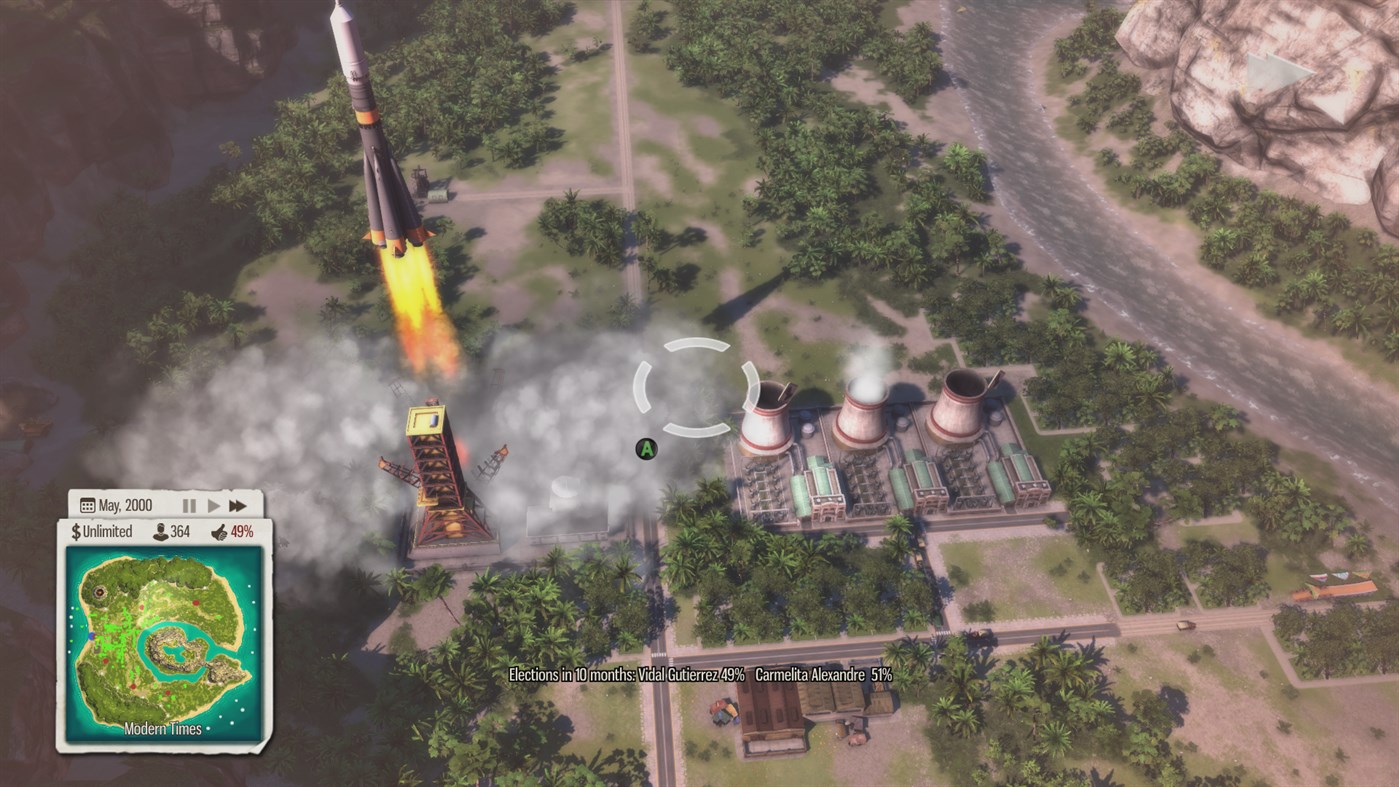Click the dollar sign treasury icon
1399x787 pixels.
click(x=76, y=531)
